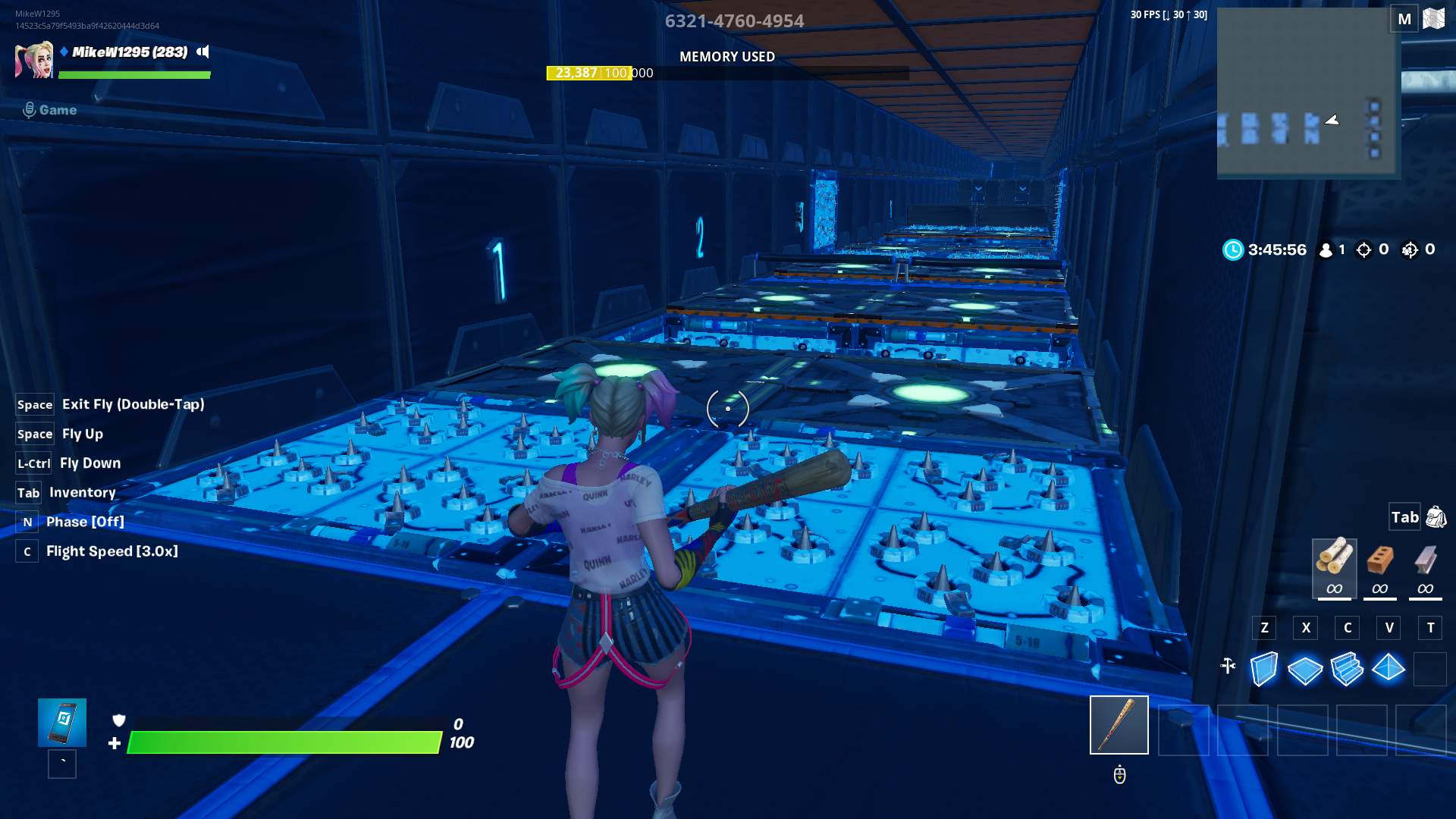Click the minimap in the top right corner
The width and height of the screenshot is (1456, 819).
tap(1306, 91)
